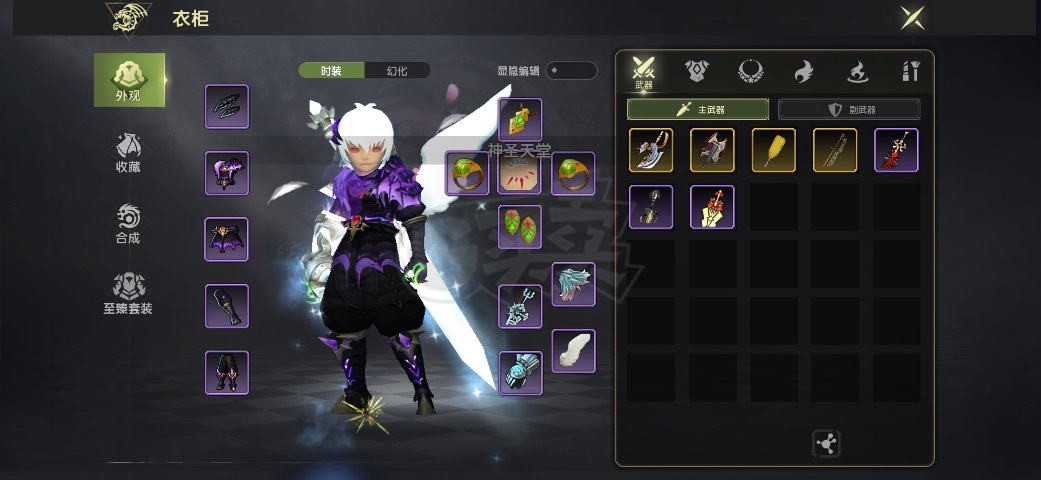
Task: Switch to the 时装 costume tab
Action: pyautogui.click(x=331, y=71)
